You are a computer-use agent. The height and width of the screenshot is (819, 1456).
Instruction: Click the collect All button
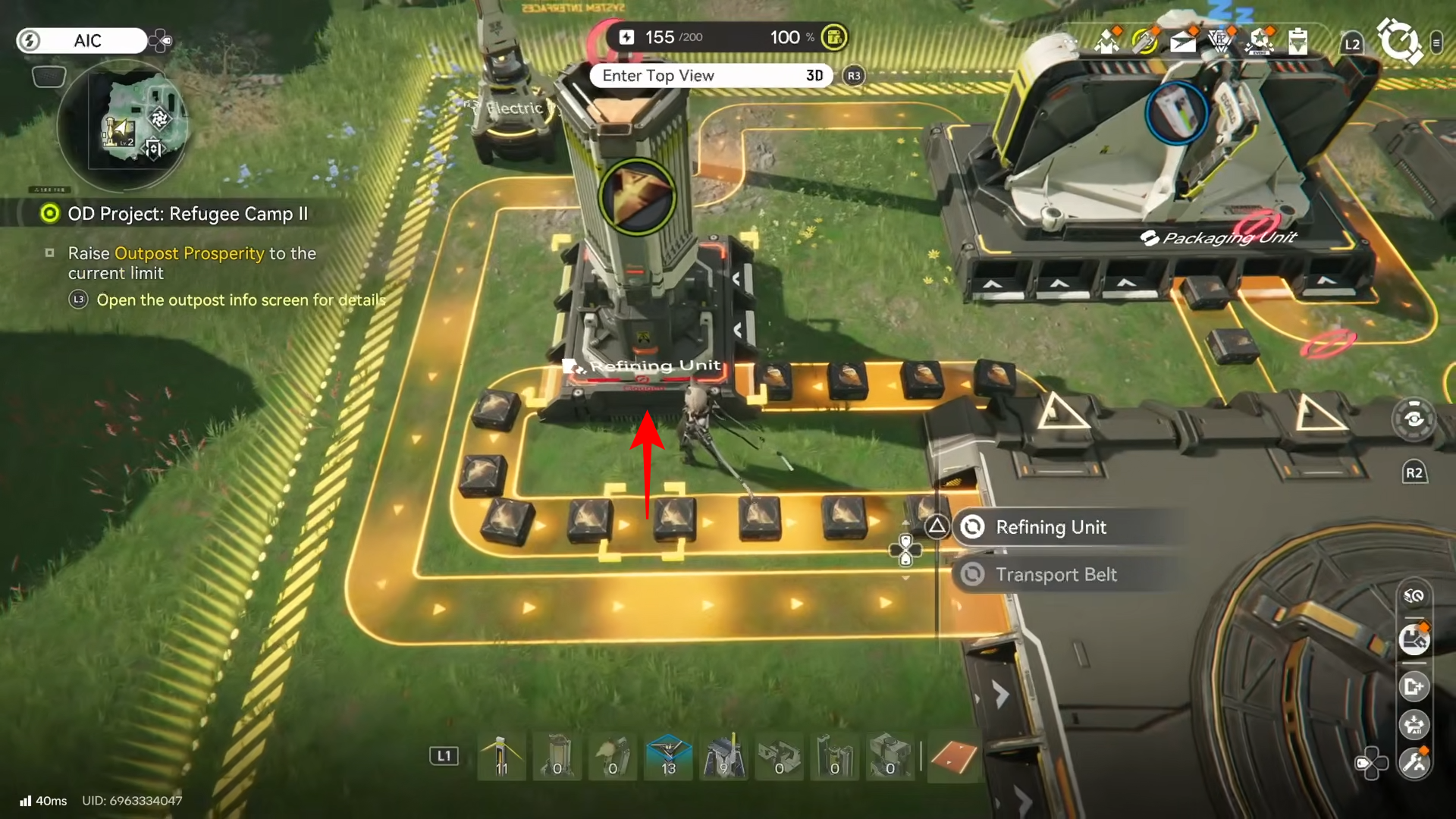(1414, 724)
